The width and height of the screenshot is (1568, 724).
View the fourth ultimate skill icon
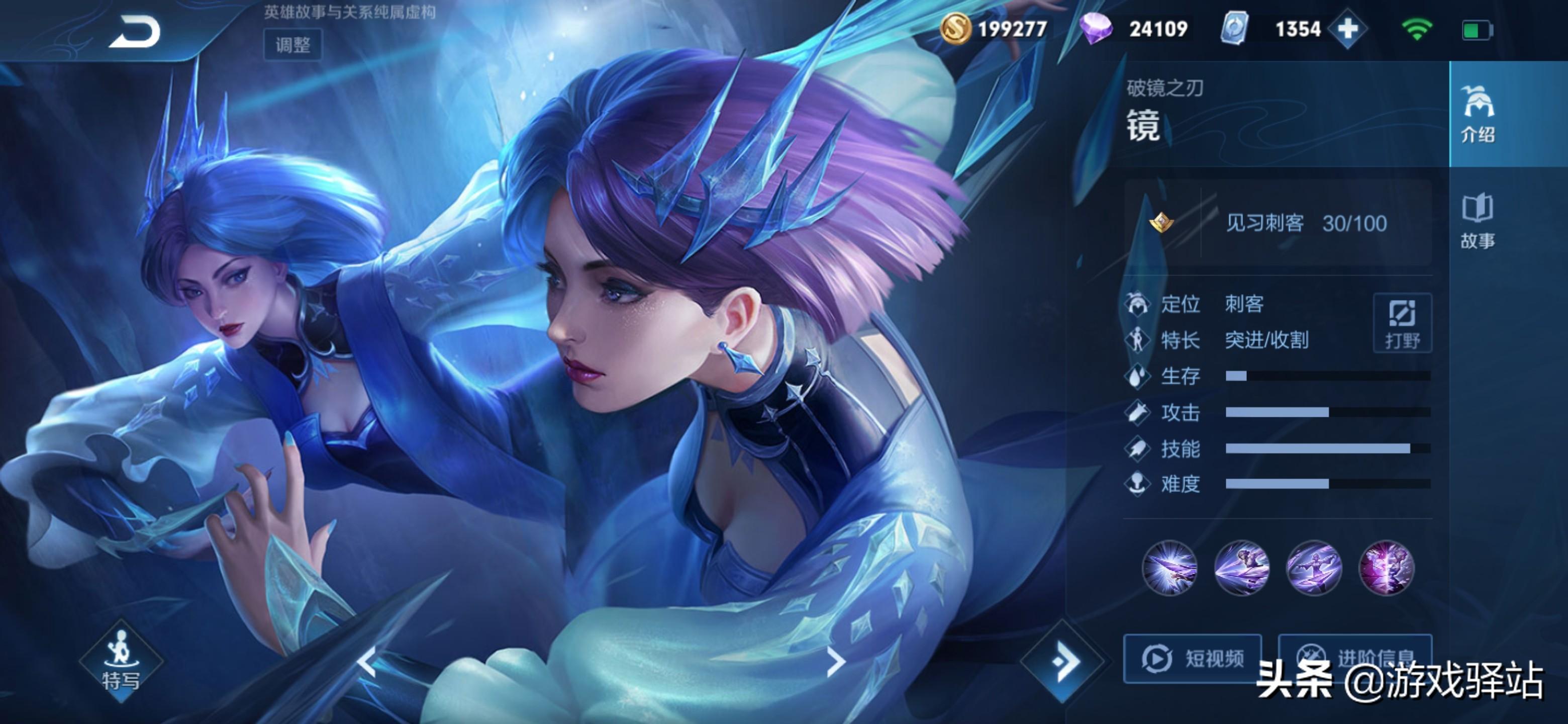(1386, 568)
